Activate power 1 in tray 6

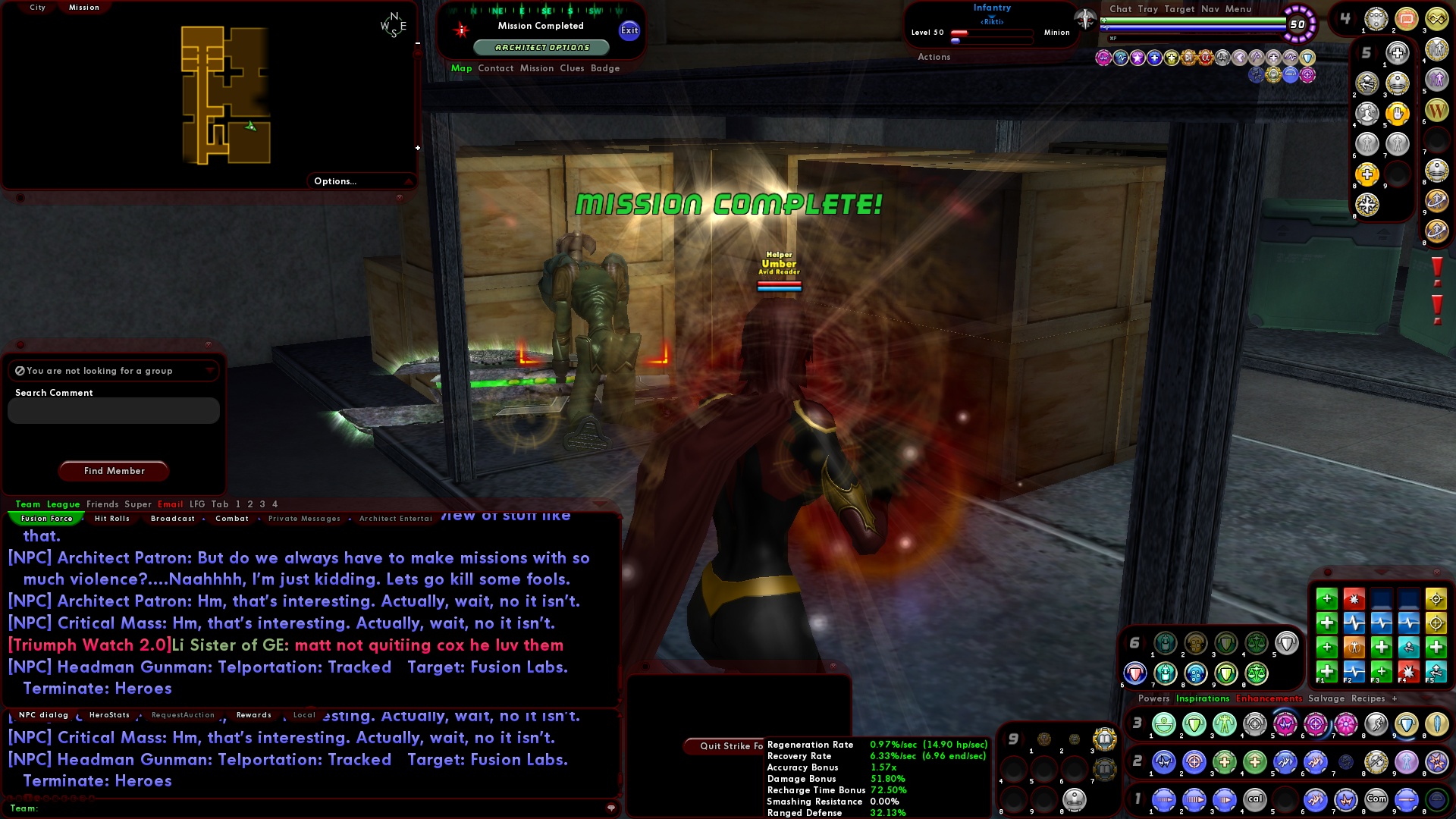point(1166,643)
